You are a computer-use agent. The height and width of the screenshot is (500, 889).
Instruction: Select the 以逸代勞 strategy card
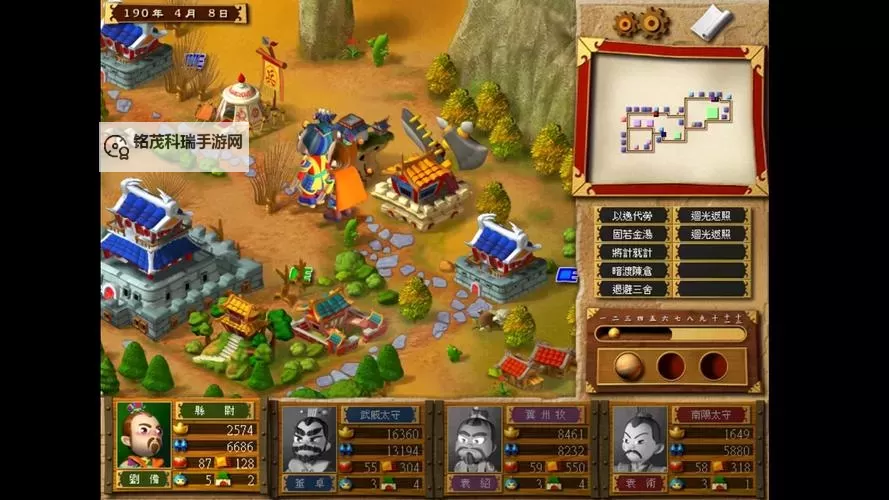click(x=632, y=215)
